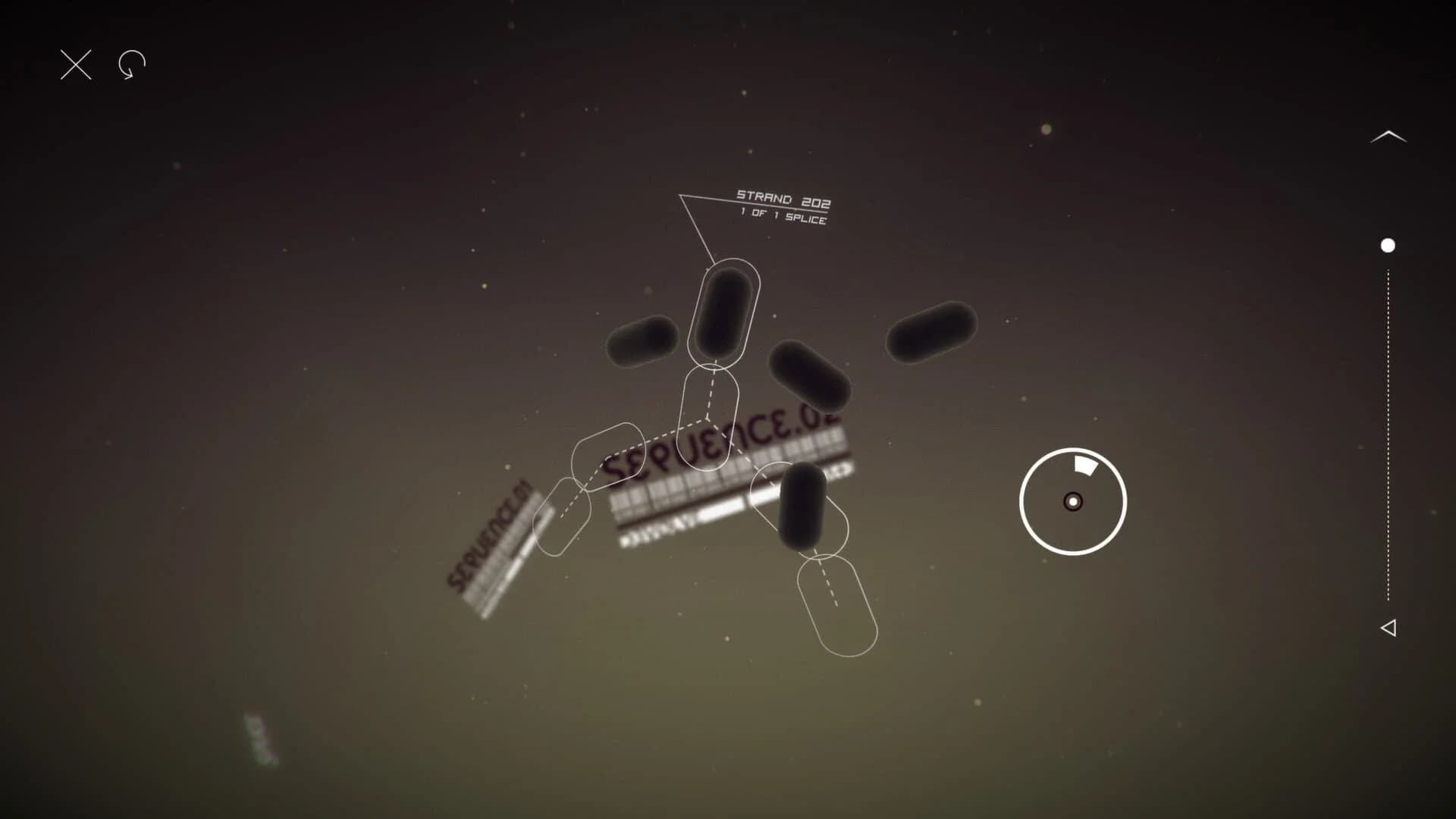
Task: Exit the puzzle via the X icon
Action: (x=74, y=64)
